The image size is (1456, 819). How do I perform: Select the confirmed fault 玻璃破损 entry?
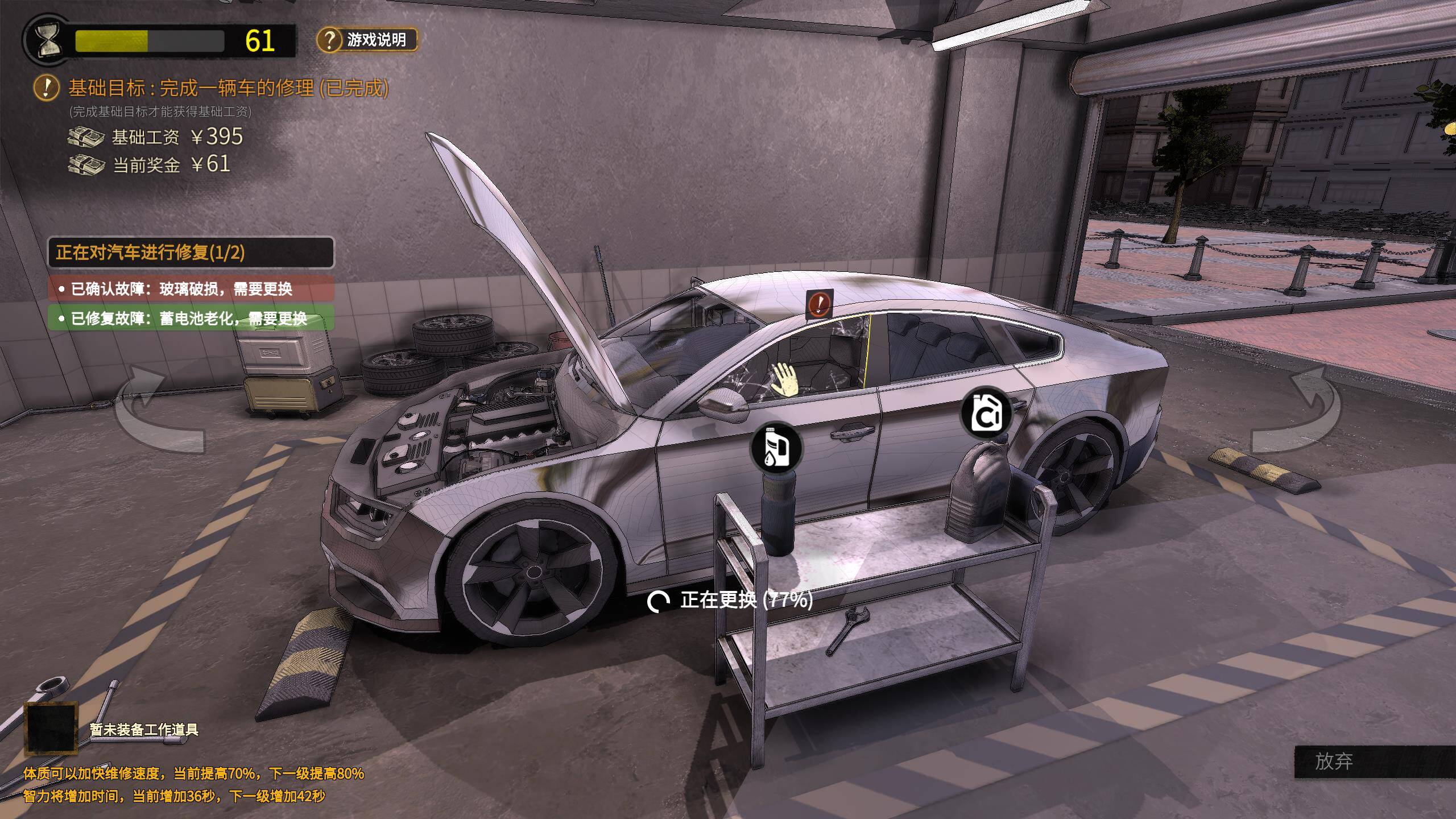pos(191,289)
